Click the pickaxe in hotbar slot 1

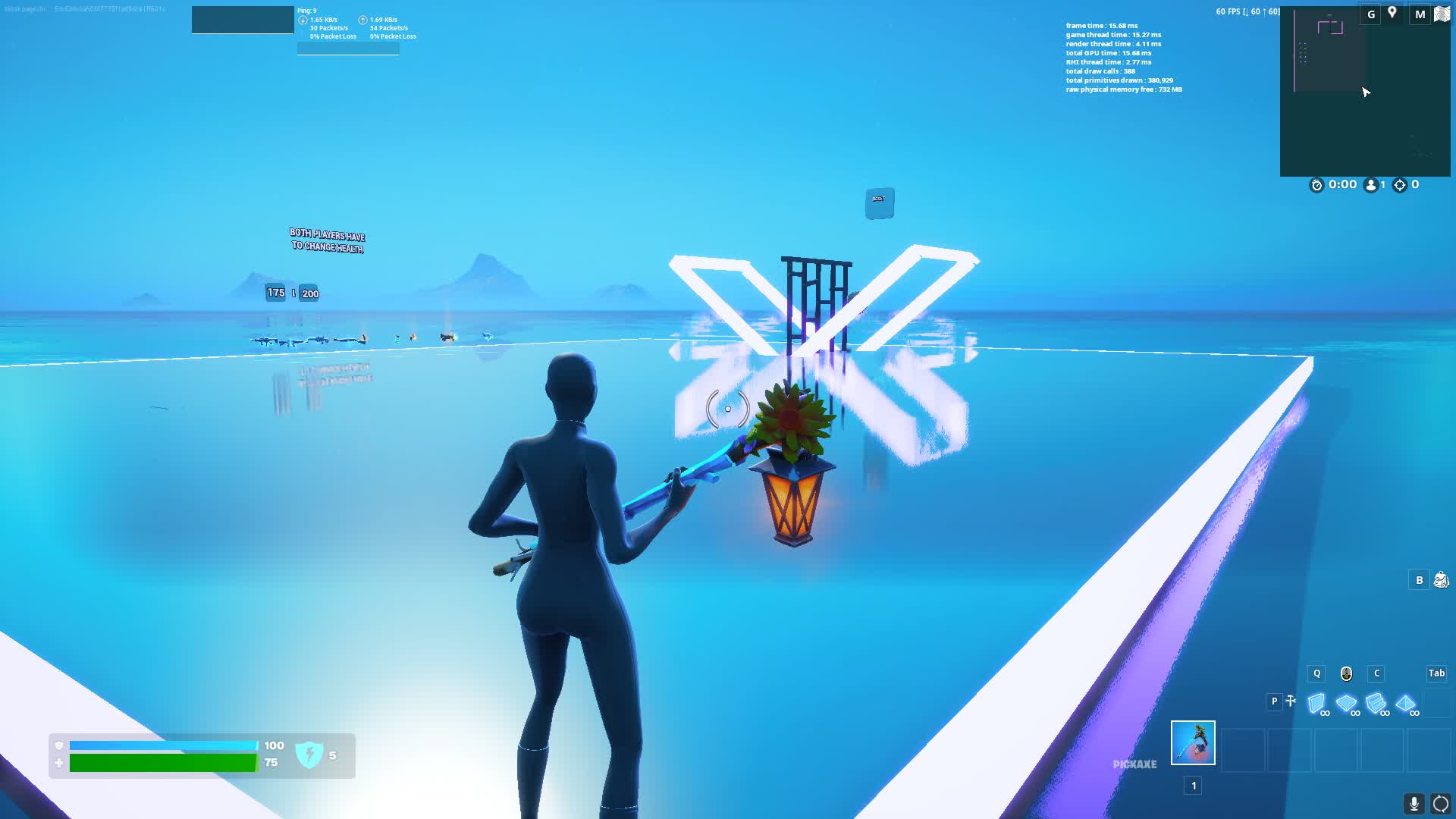coord(1193,743)
